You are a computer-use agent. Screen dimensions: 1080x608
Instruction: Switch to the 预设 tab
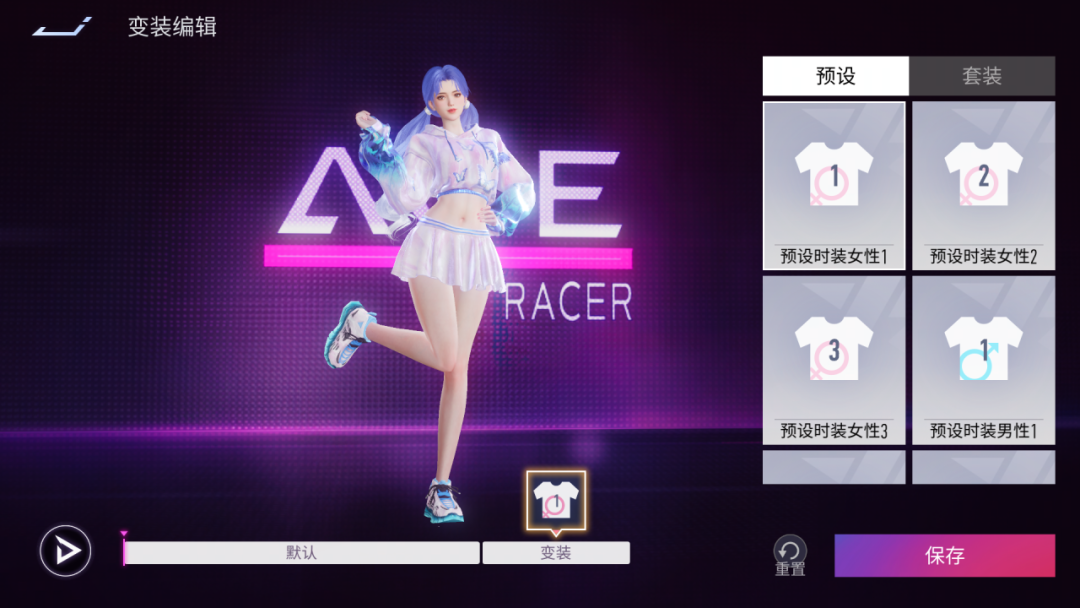coord(835,76)
